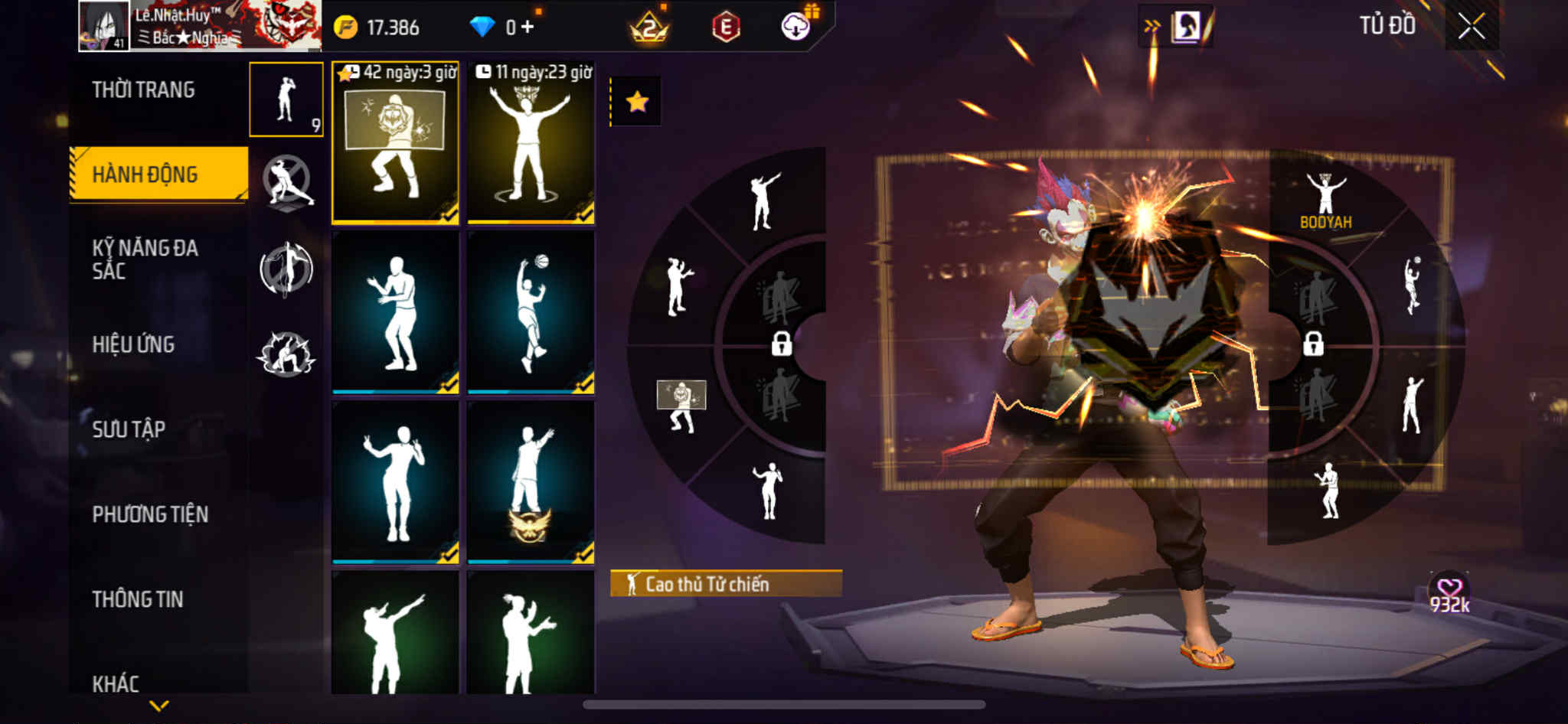Open the Thông Tin tab
Viewport: 1568px width, 724px height.
click(138, 599)
